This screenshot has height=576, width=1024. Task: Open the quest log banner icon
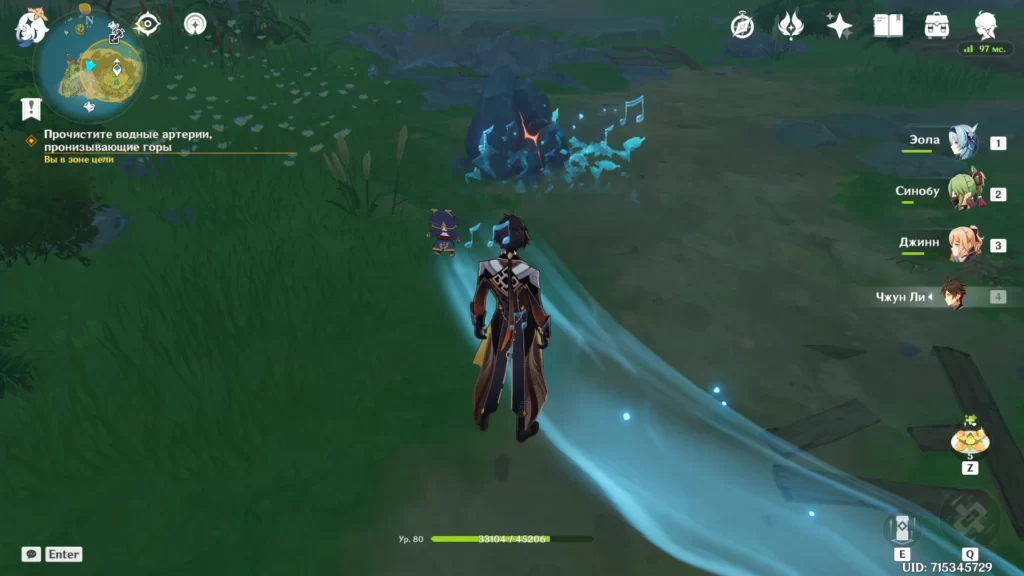point(32,108)
